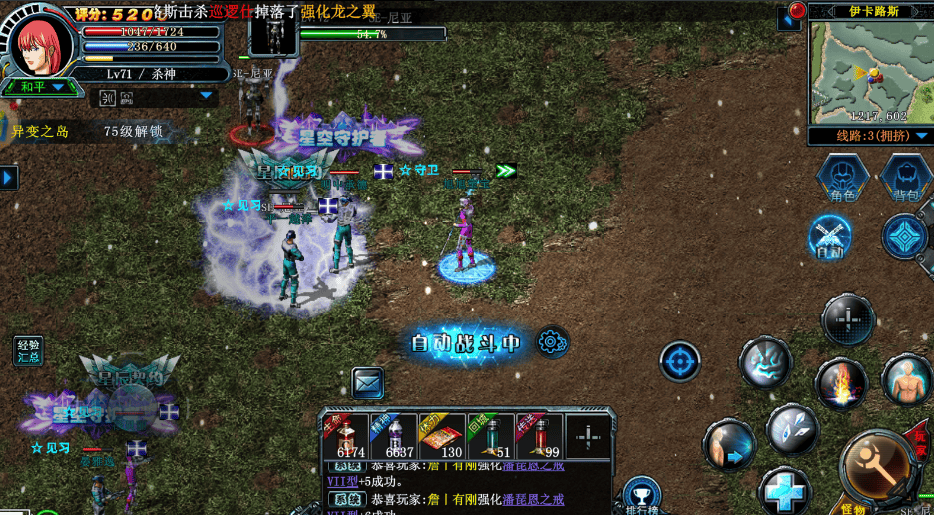Use the 回城 town return item

coord(491,438)
